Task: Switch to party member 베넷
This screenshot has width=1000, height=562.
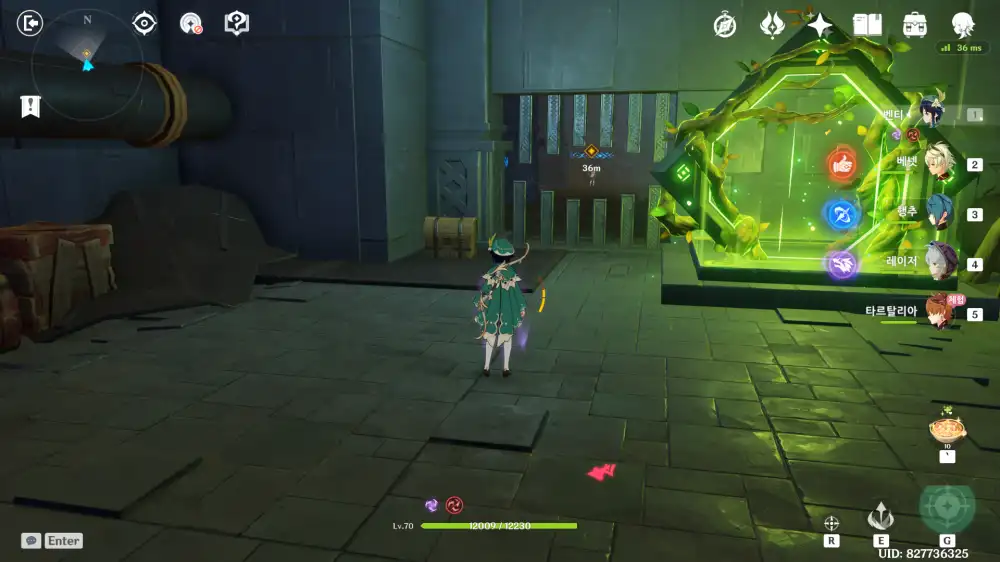Action: click(941, 163)
